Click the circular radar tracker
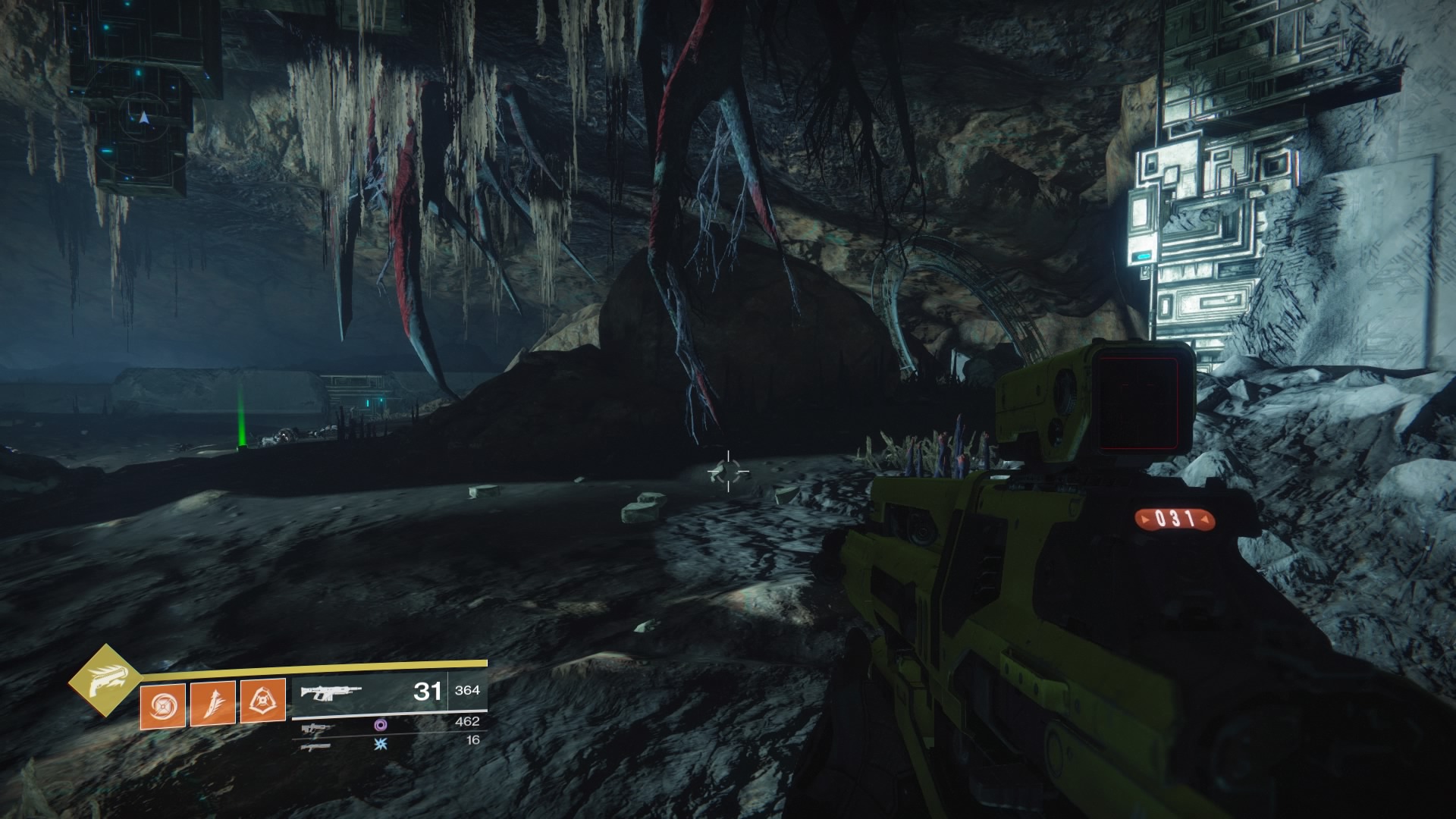 pyautogui.click(x=144, y=118)
